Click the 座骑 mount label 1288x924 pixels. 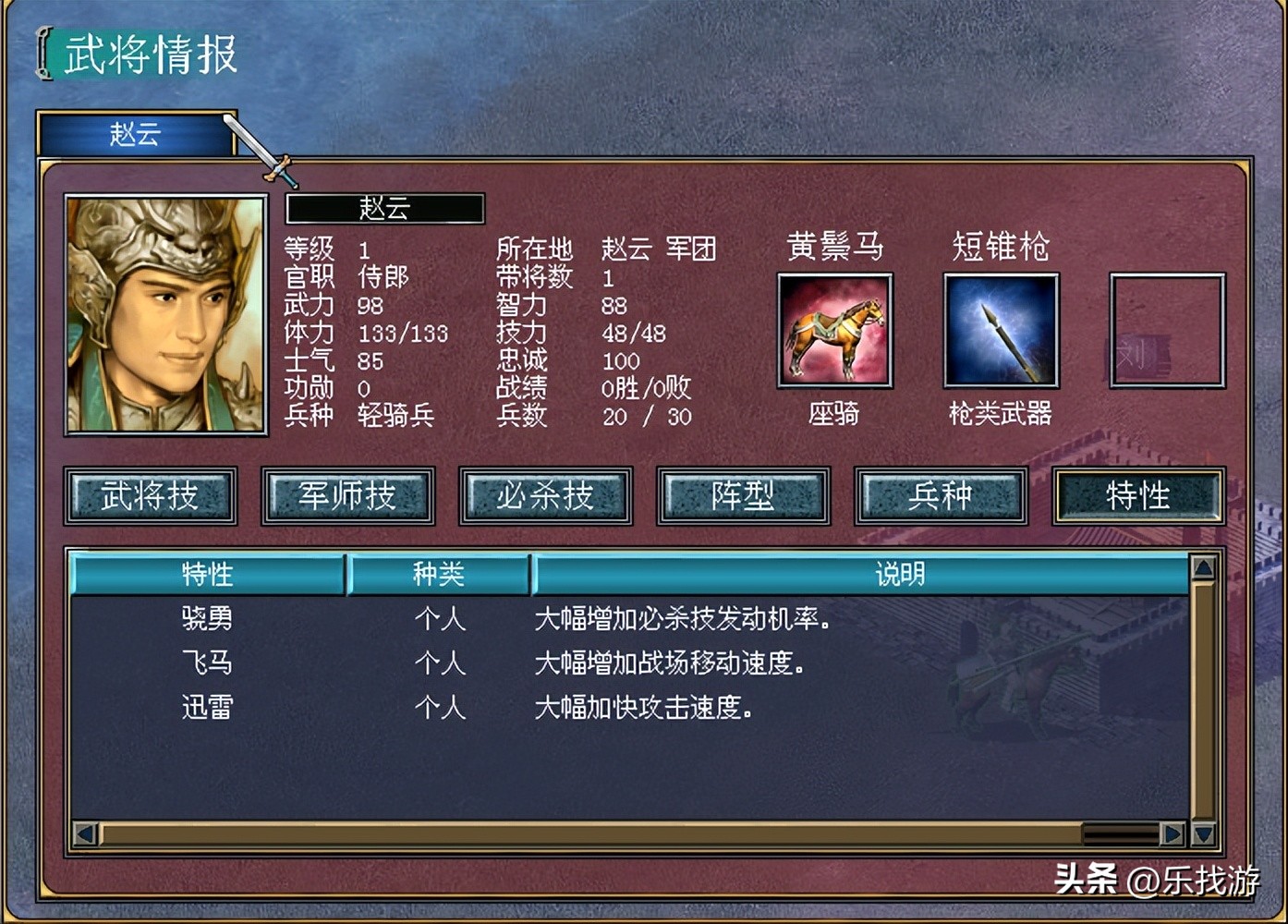pos(832,414)
